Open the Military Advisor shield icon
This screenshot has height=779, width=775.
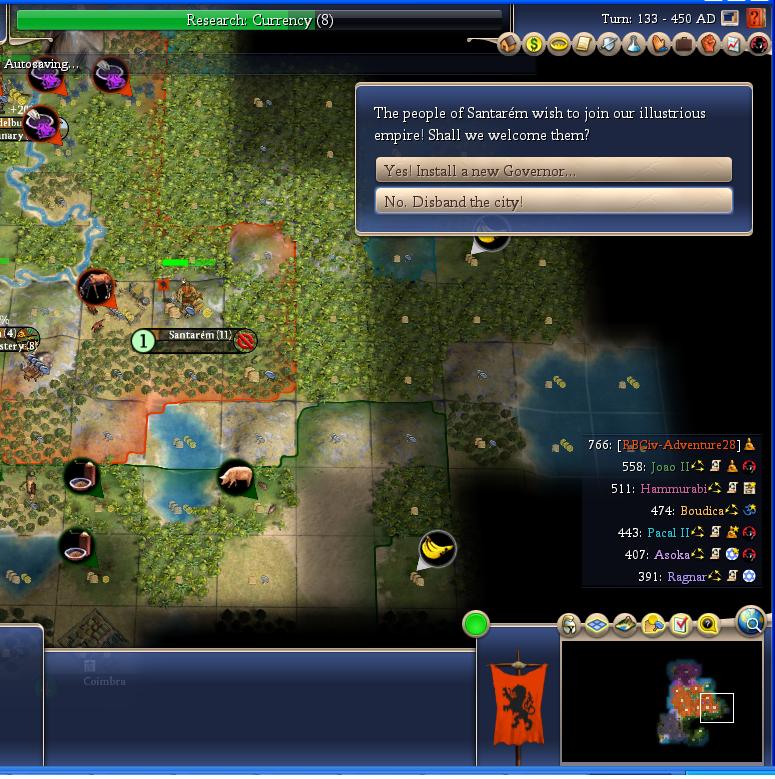click(x=609, y=44)
